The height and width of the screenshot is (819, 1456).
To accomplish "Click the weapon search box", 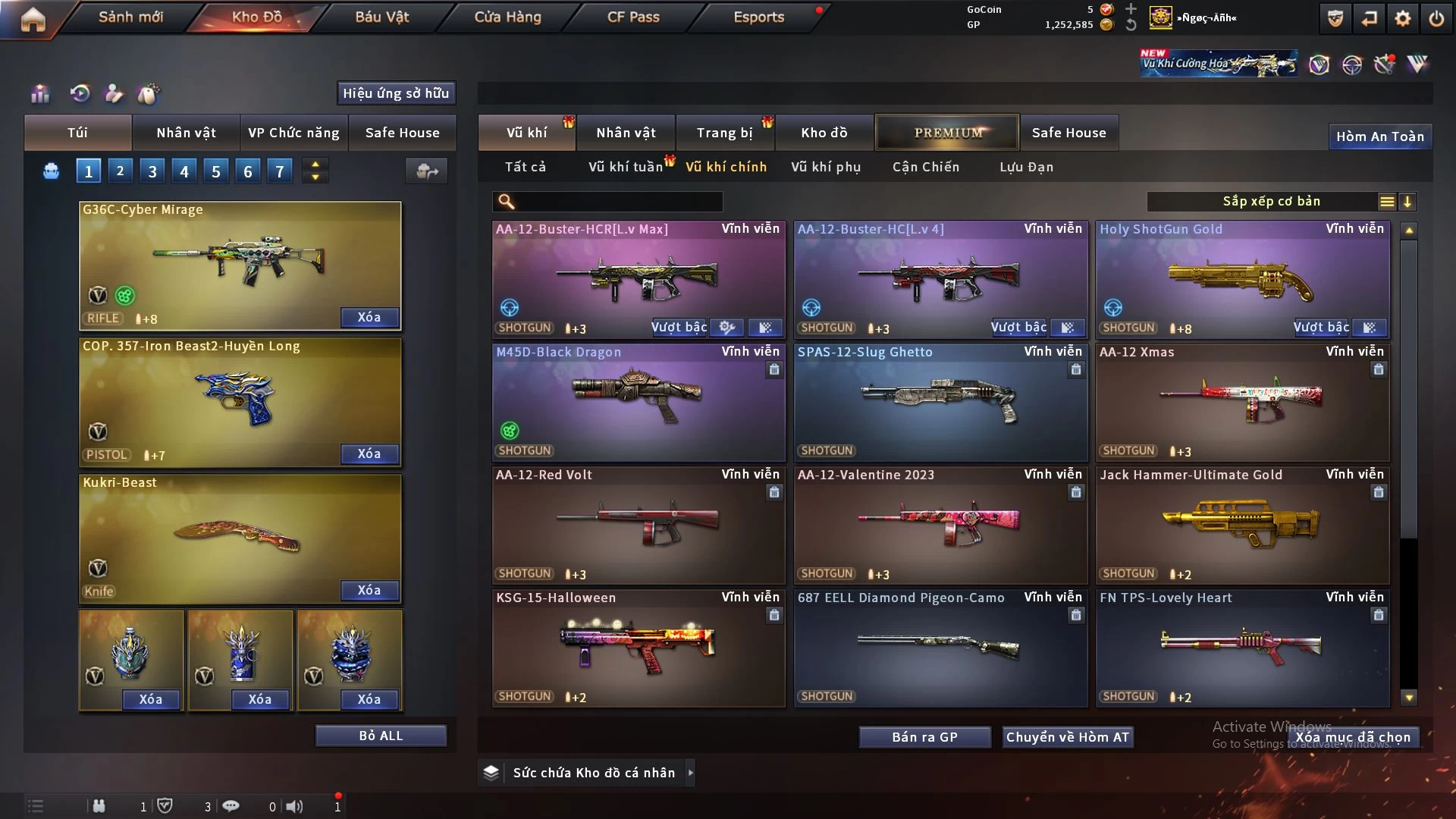I will (x=618, y=202).
